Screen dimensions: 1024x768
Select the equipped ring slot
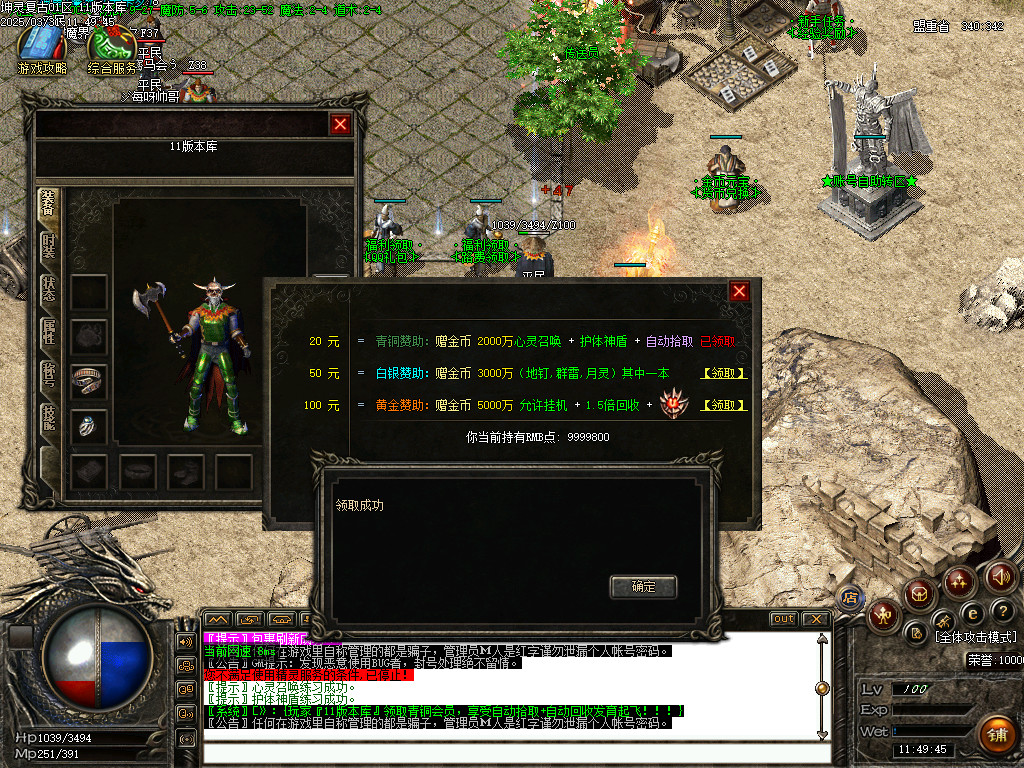tap(89, 425)
